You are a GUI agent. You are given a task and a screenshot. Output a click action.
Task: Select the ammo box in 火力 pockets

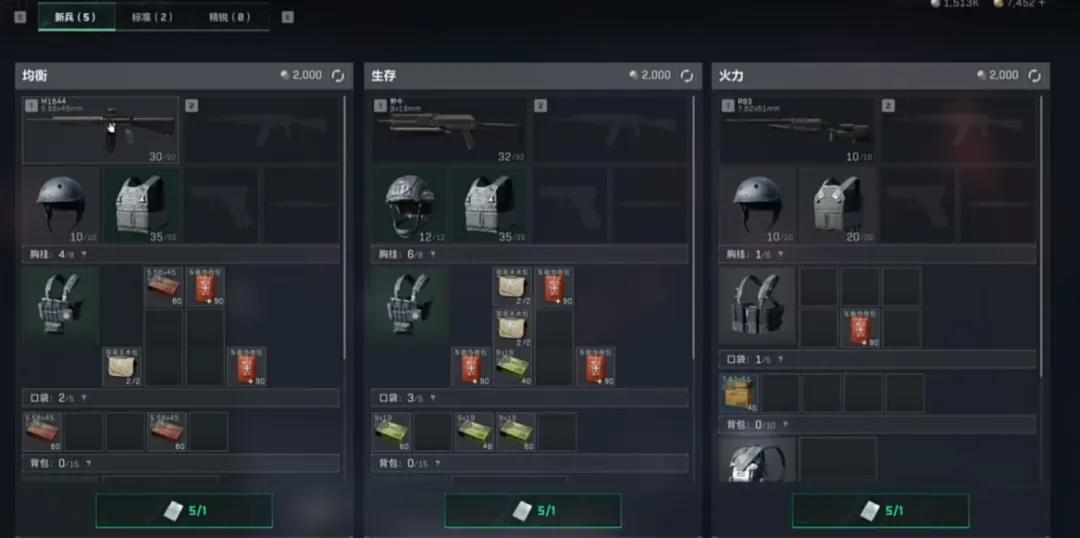click(739, 393)
